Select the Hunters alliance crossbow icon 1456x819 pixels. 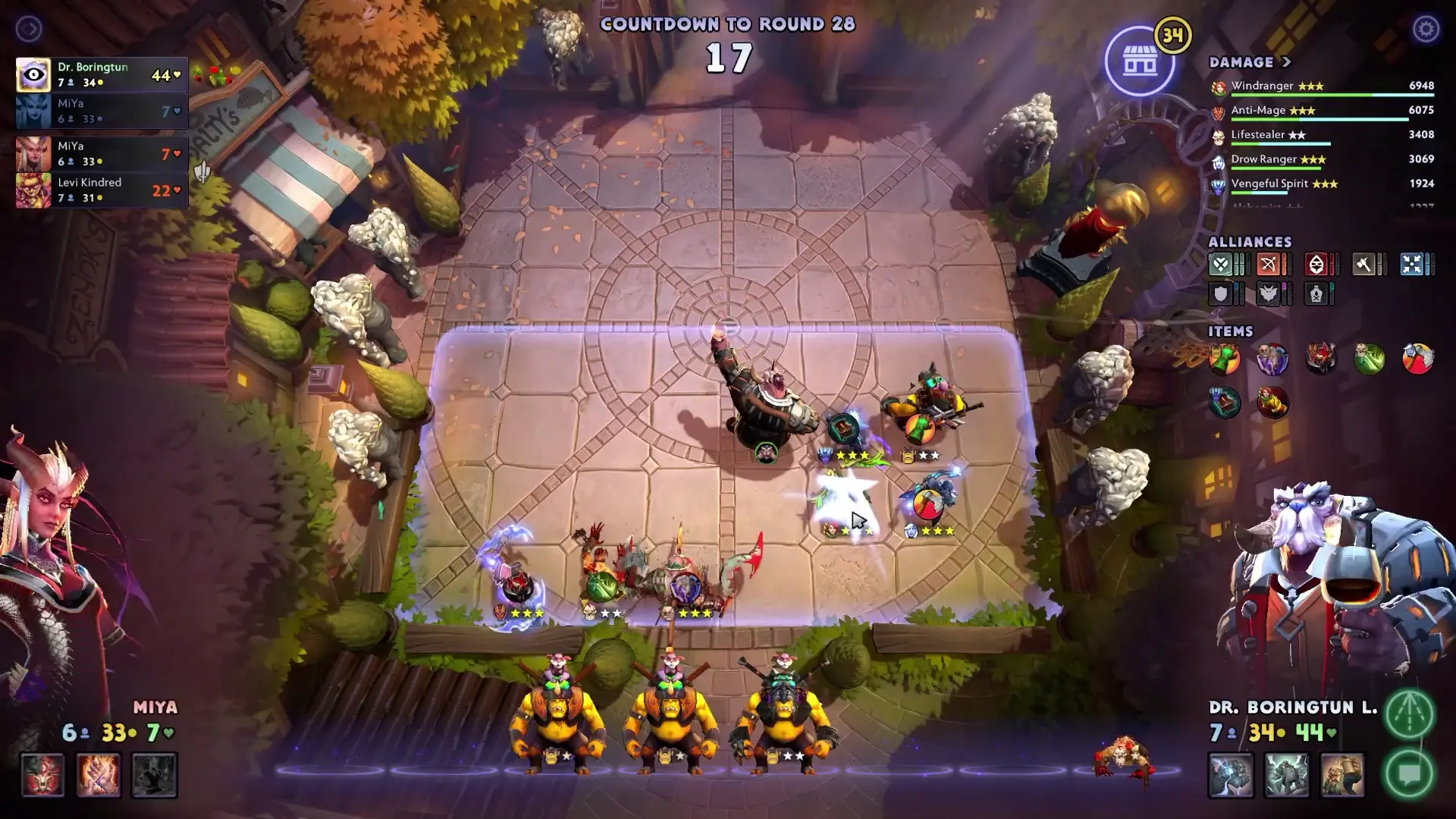click(x=1269, y=265)
